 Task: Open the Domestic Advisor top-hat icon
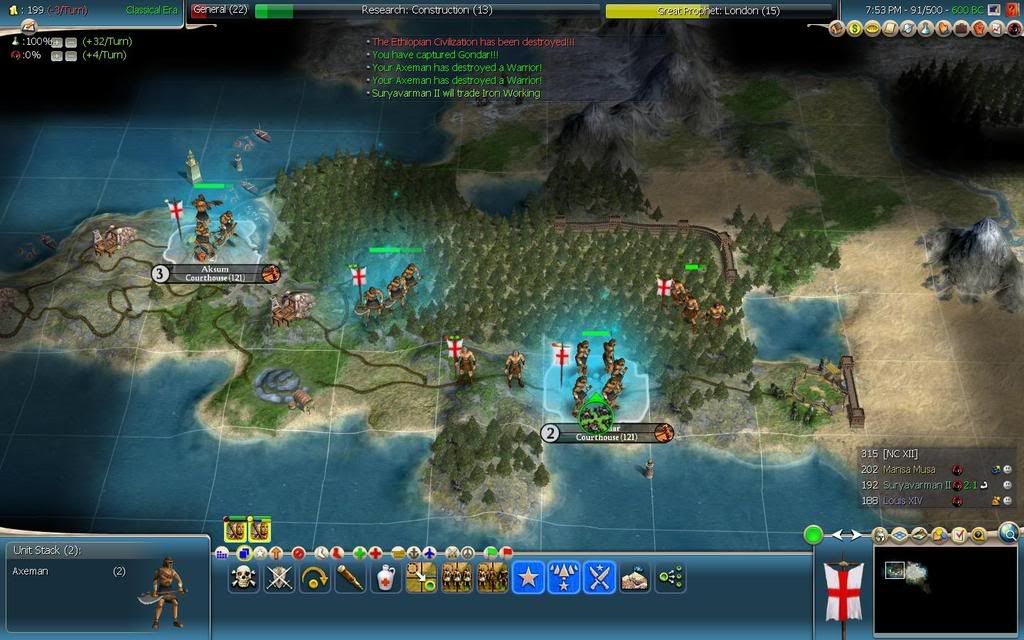tap(838, 29)
